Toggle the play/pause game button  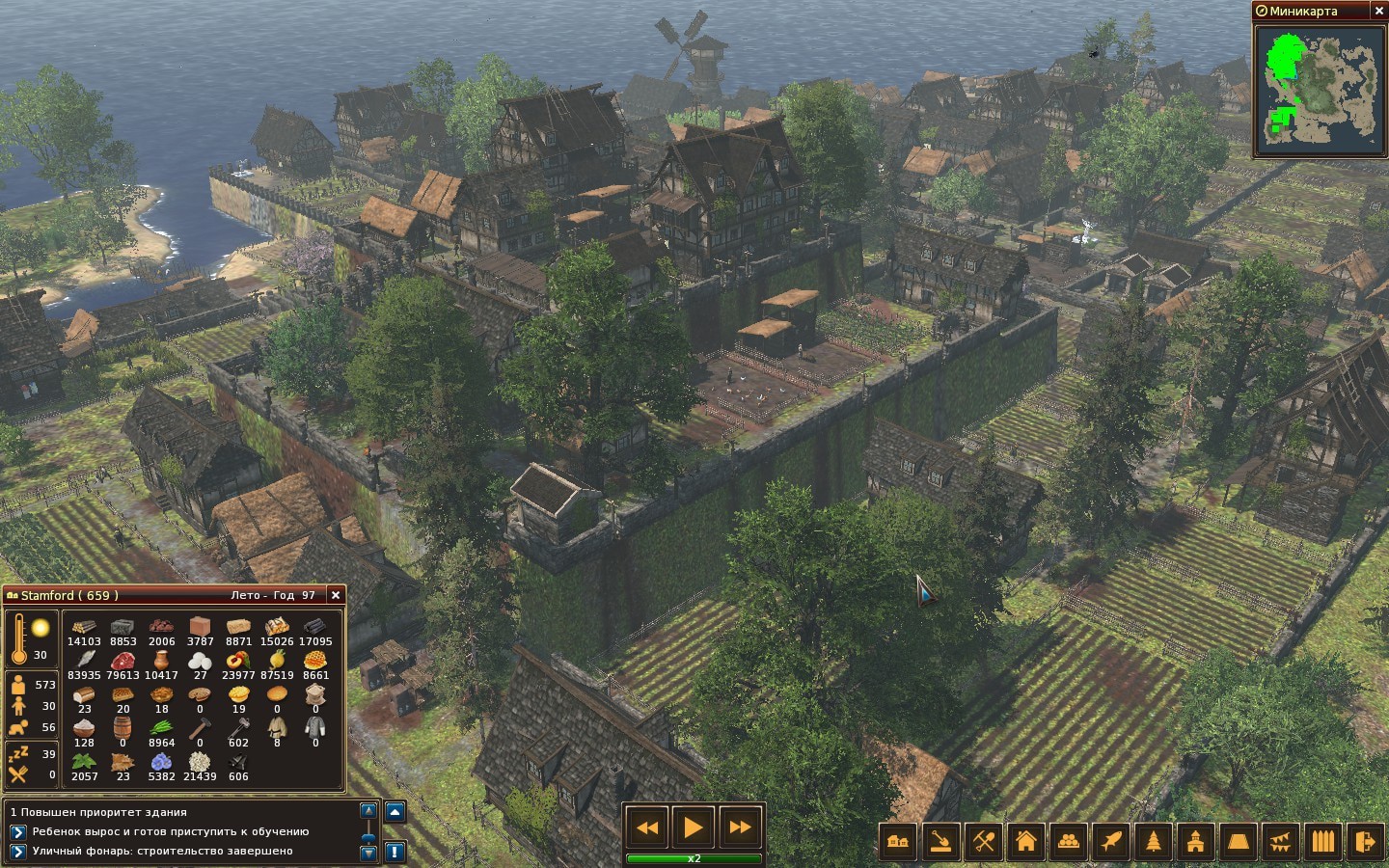pyautogui.click(x=693, y=827)
